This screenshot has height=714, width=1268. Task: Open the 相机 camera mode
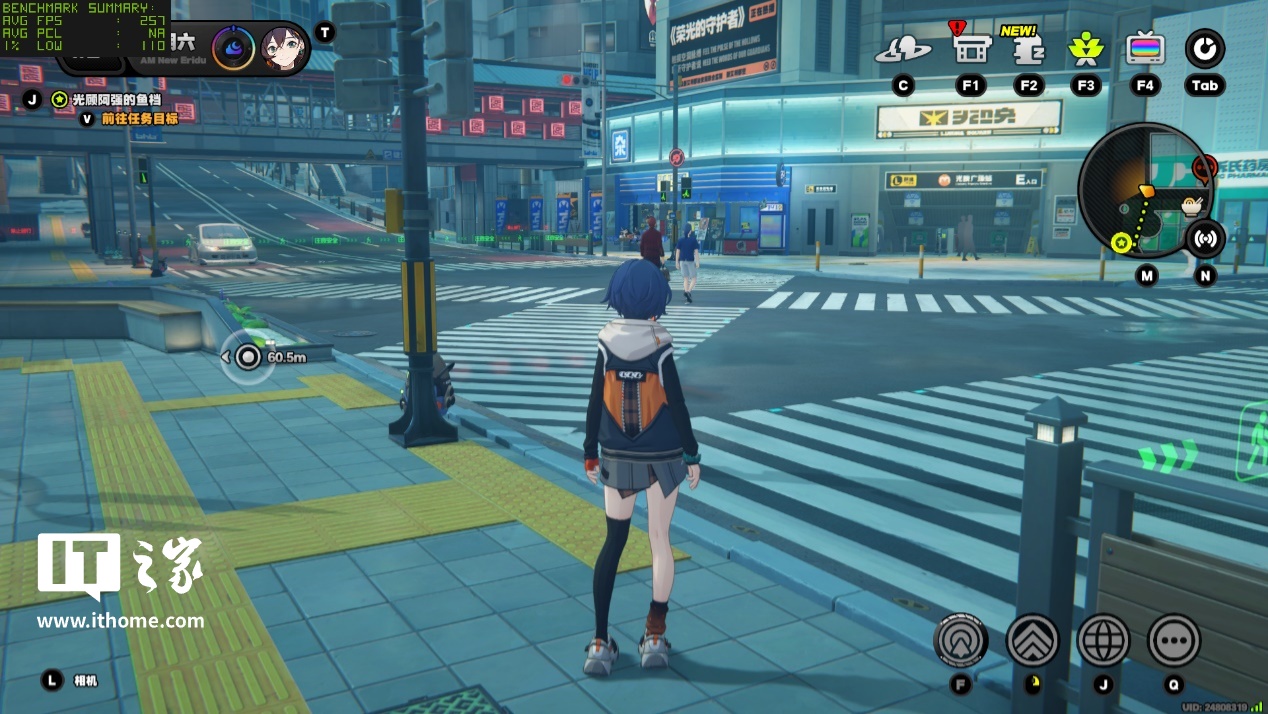(x=86, y=681)
